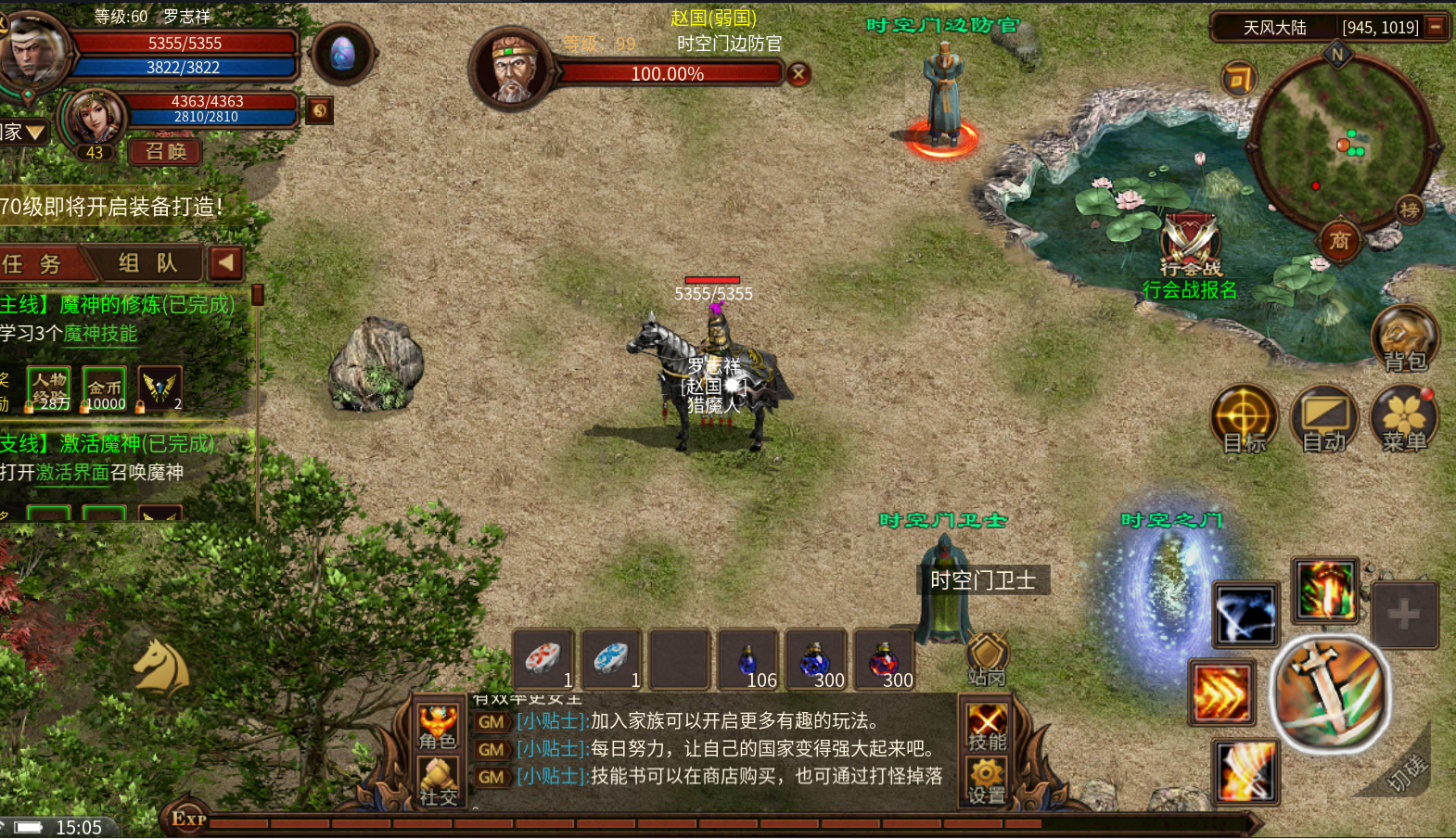The height and width of the screenshot is (839, 1456).
Task: Open the 背包 backpack
Action: pos(1404,337)
